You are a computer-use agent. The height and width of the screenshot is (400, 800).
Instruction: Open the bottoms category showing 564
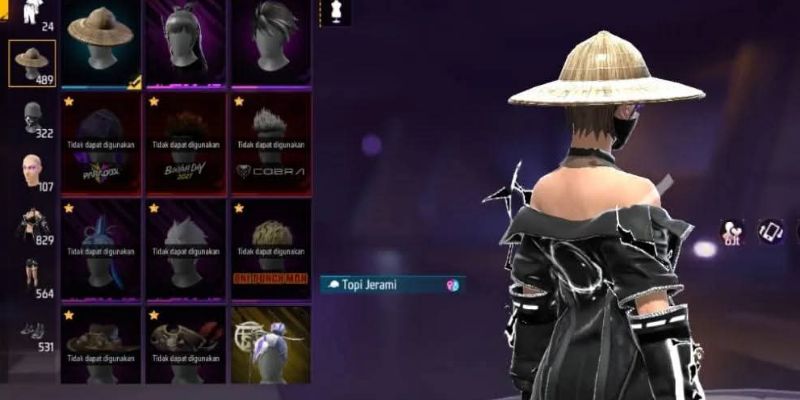coord(33,278)
